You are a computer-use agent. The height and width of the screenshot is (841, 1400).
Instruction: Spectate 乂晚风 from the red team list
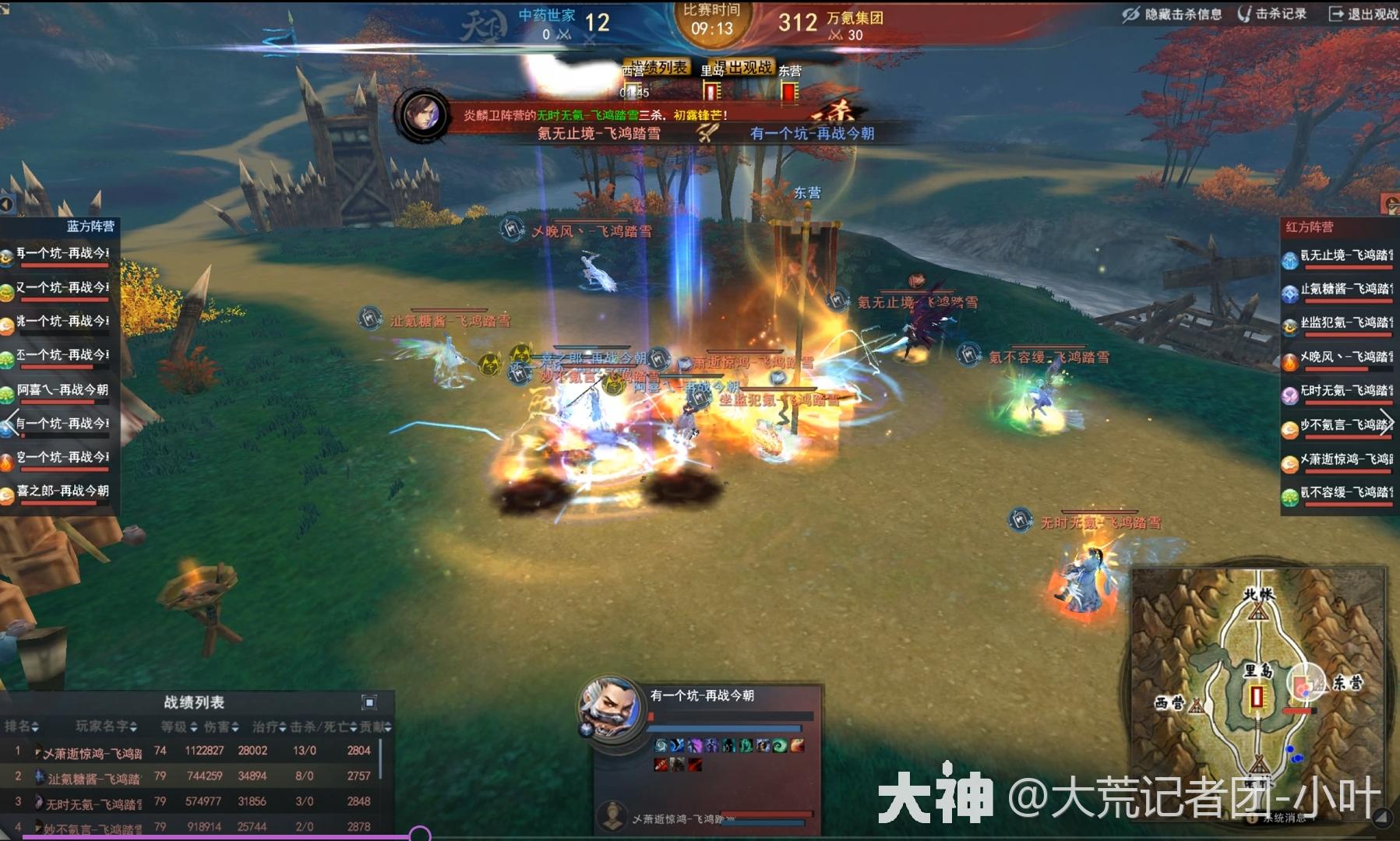click(1339, 357)
